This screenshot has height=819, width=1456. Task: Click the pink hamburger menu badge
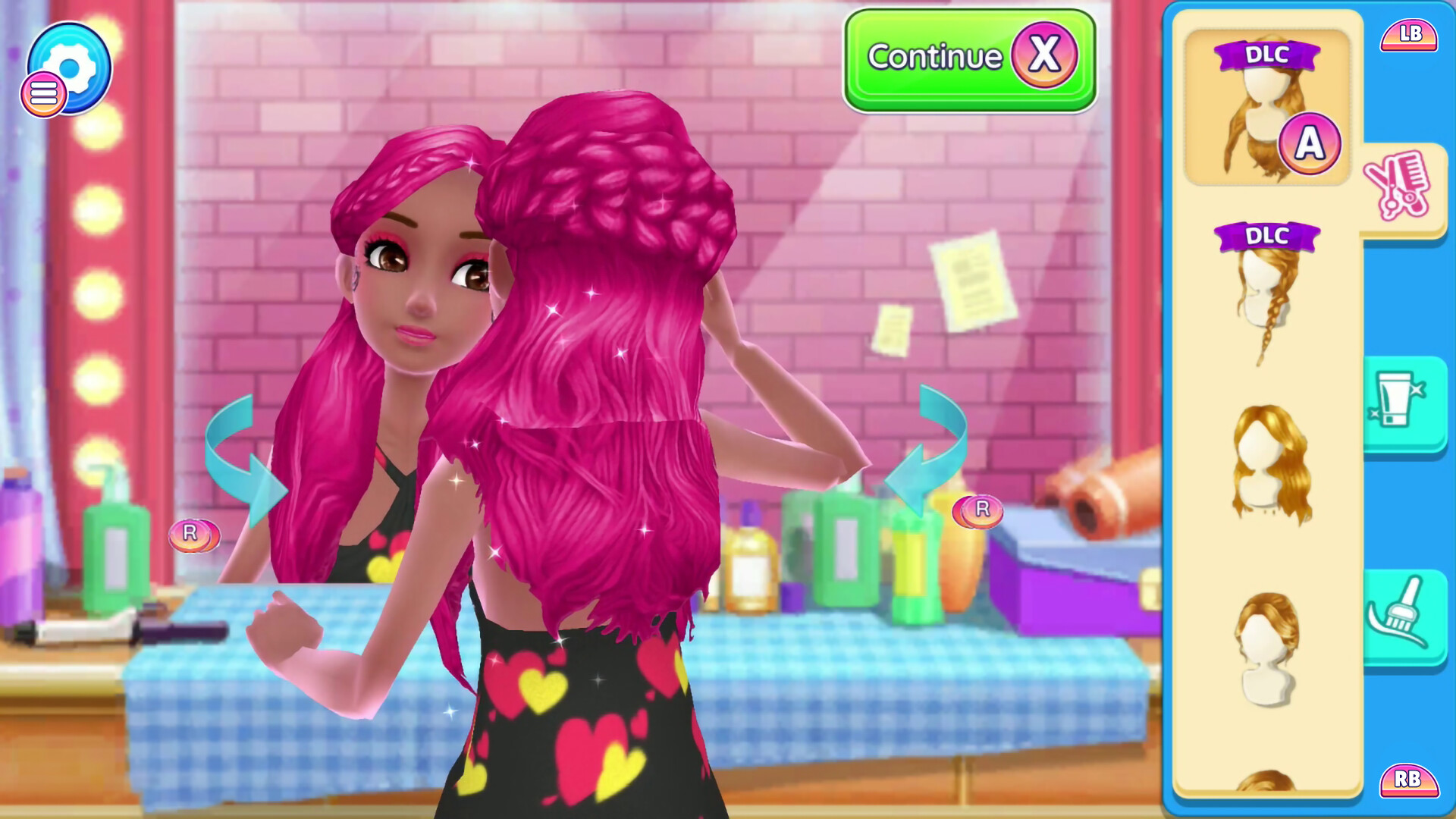coord(44,93)
